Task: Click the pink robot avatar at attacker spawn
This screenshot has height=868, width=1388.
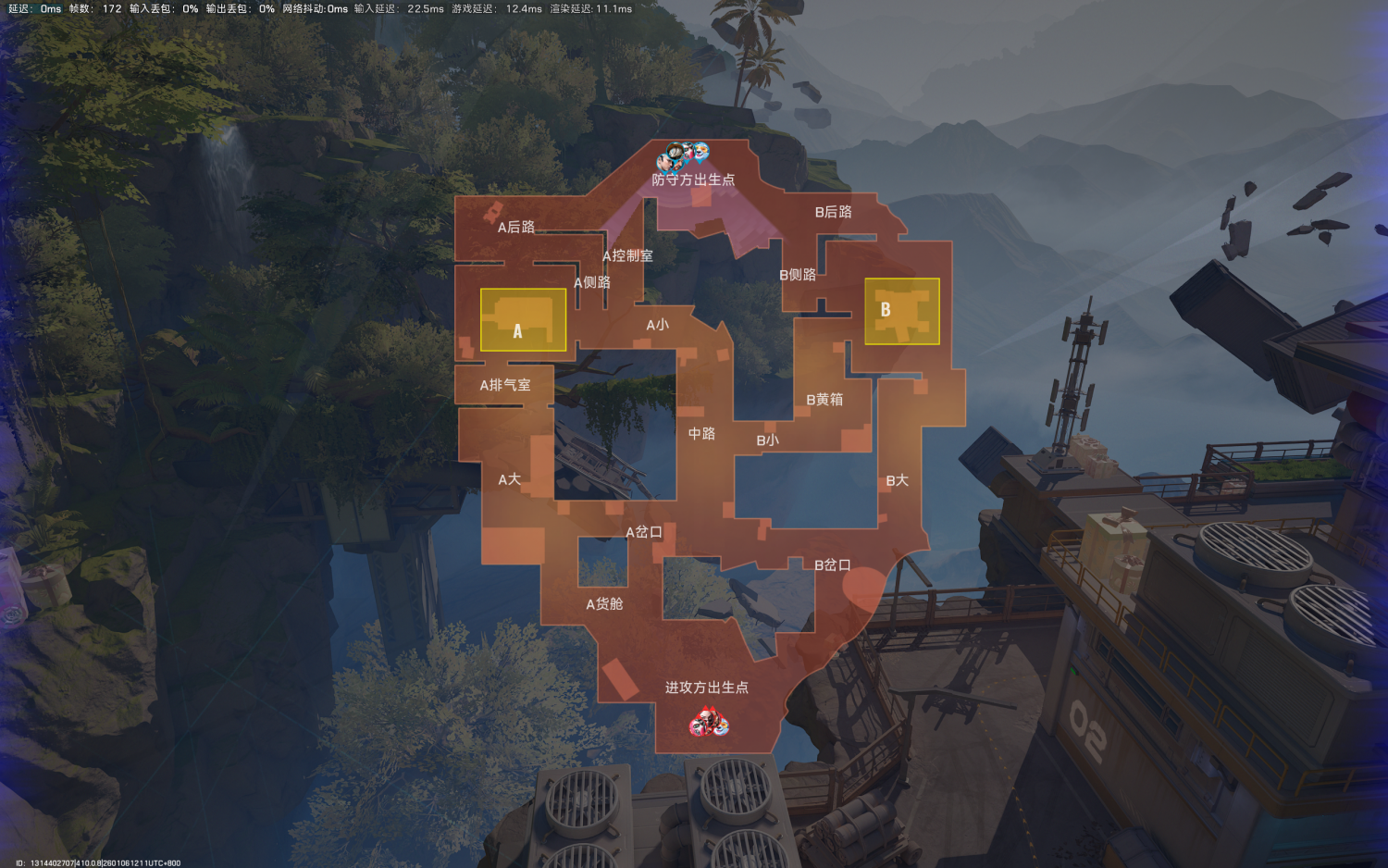Action: [697, 727]
